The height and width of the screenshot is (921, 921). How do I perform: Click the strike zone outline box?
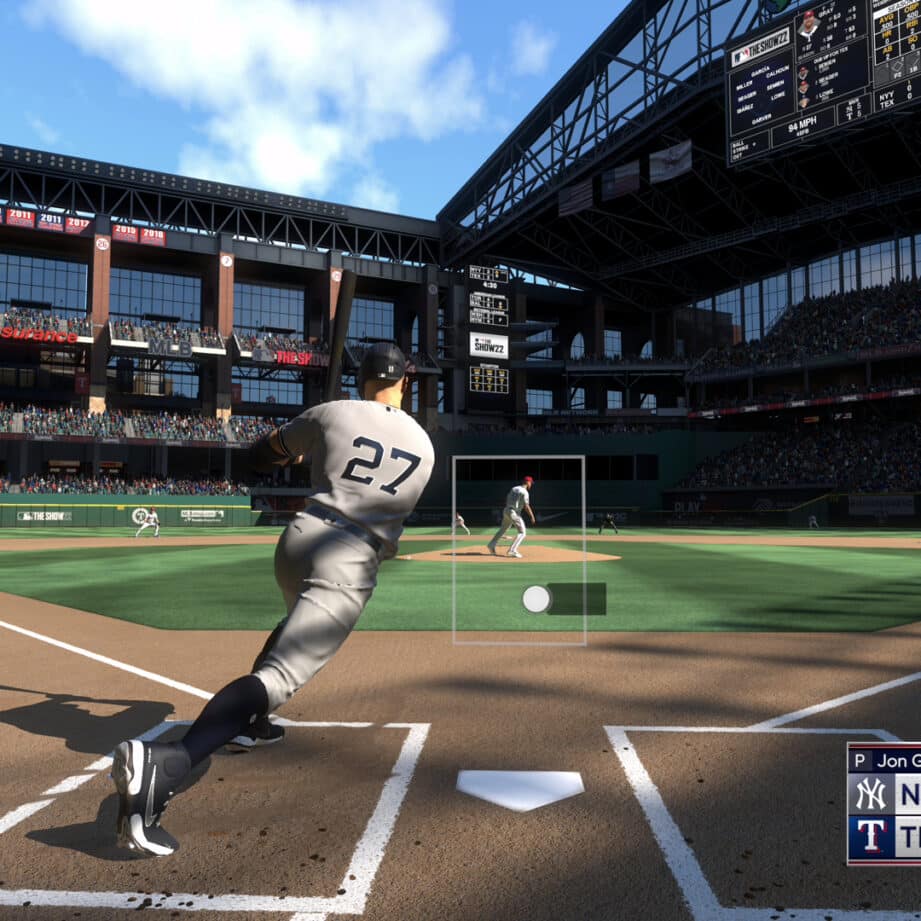point(519,549)
